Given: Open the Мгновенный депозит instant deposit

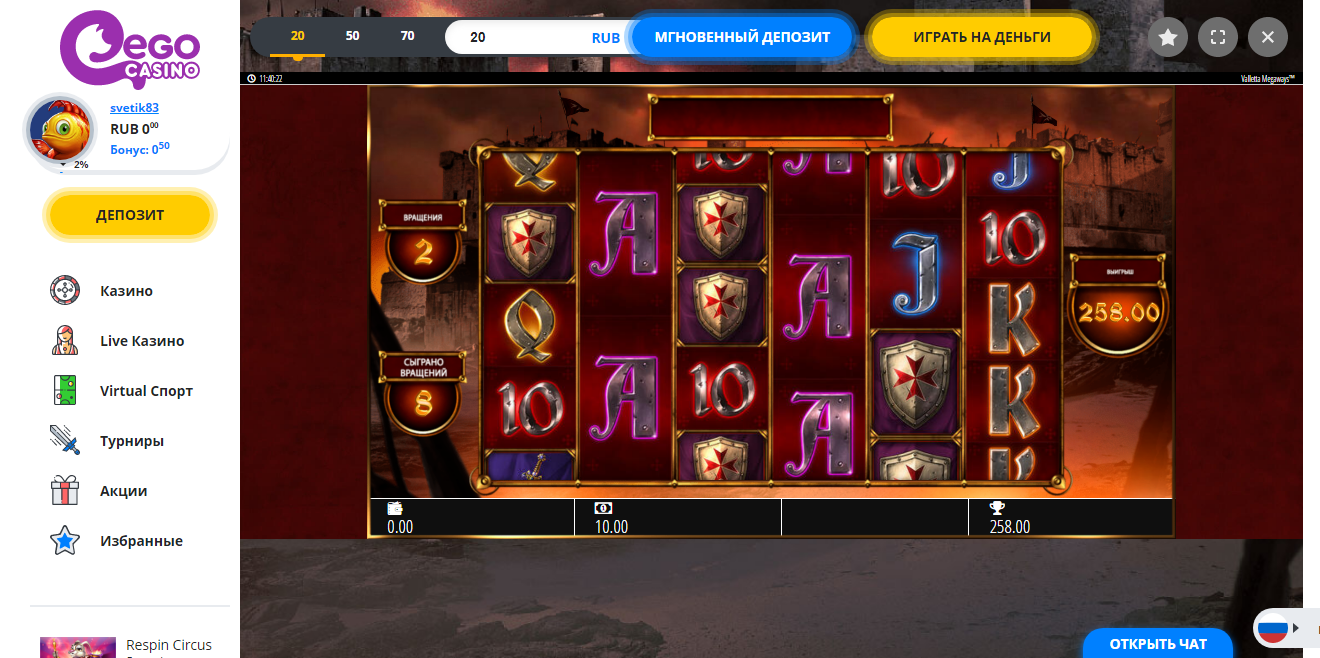Looking at the screenshot, I should click(x=742, y=37).
